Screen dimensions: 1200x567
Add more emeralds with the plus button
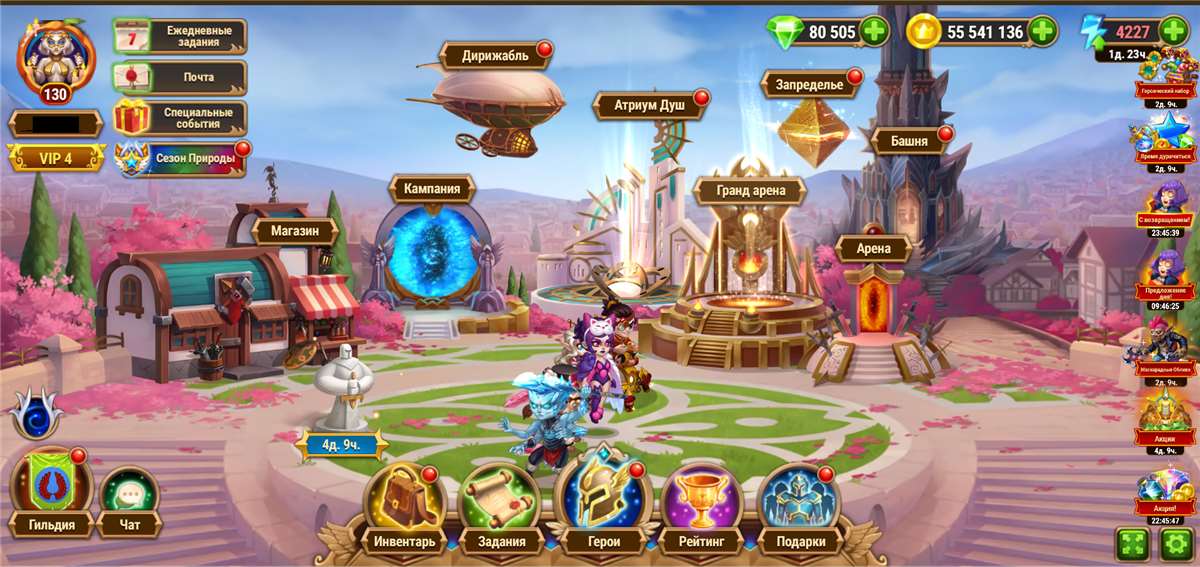coord(874,32)
